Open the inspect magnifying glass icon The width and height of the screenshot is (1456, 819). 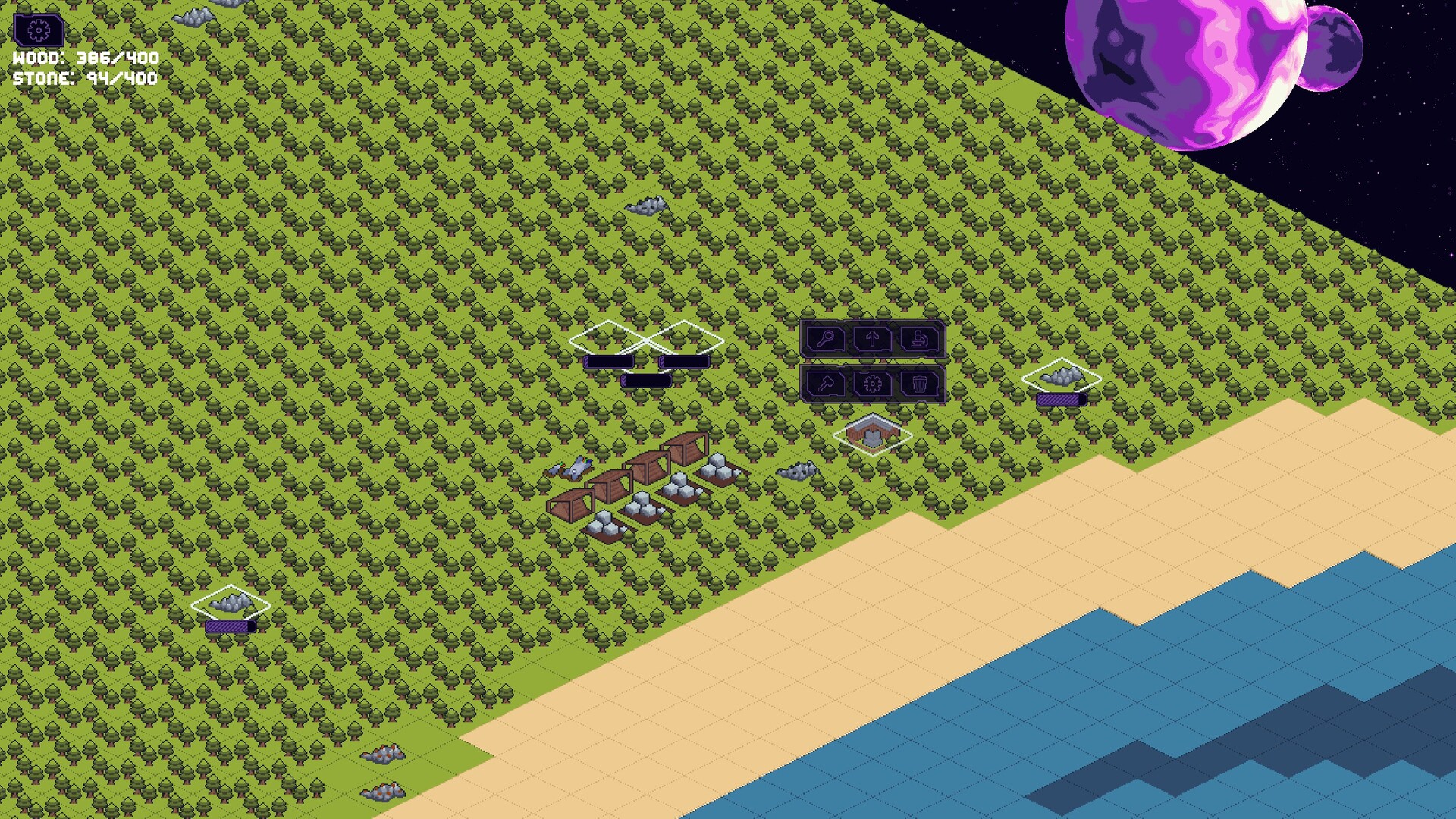click(x=827, y=340)
